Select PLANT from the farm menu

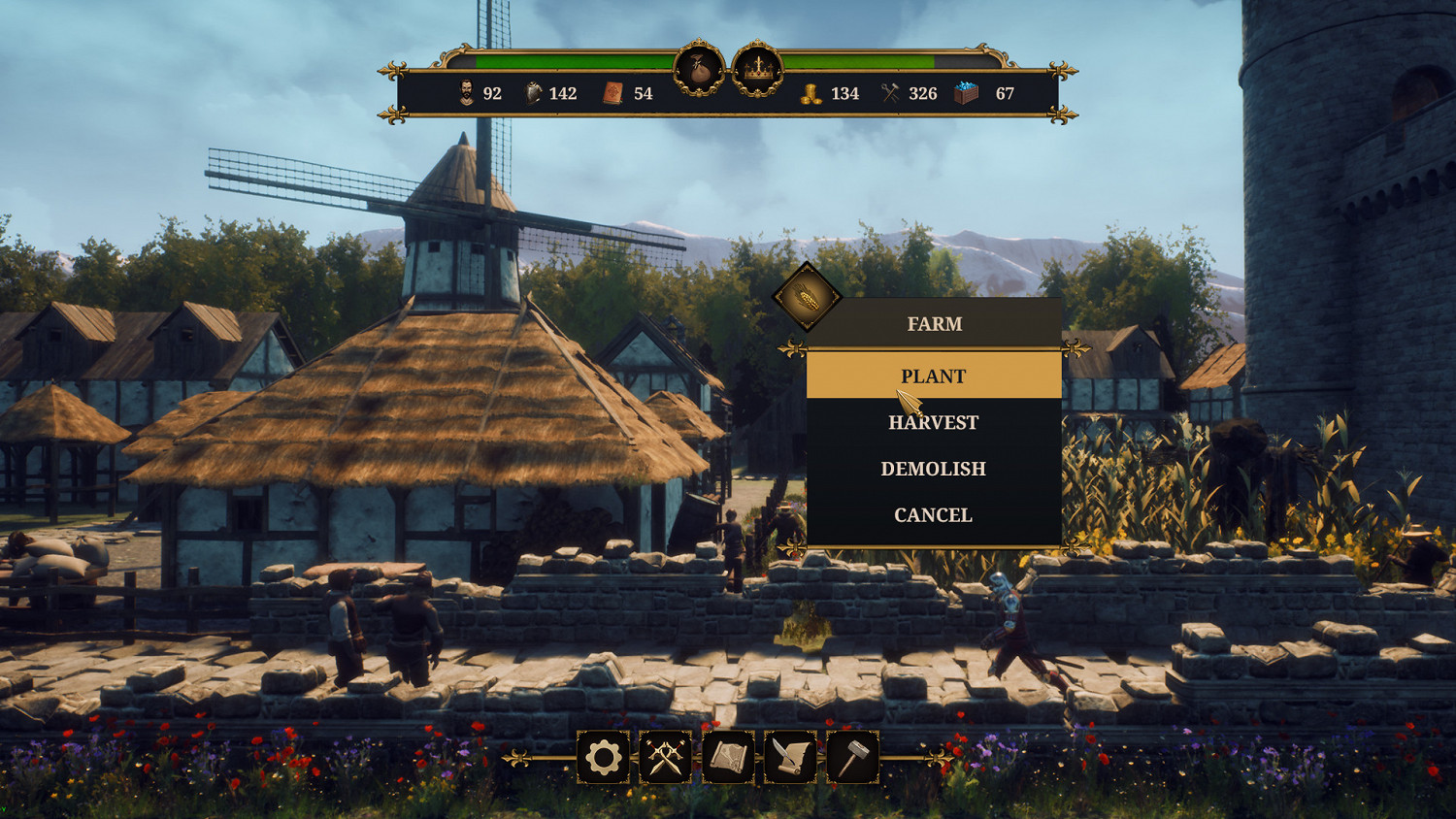pyautogui.click(x=934, y=377)
